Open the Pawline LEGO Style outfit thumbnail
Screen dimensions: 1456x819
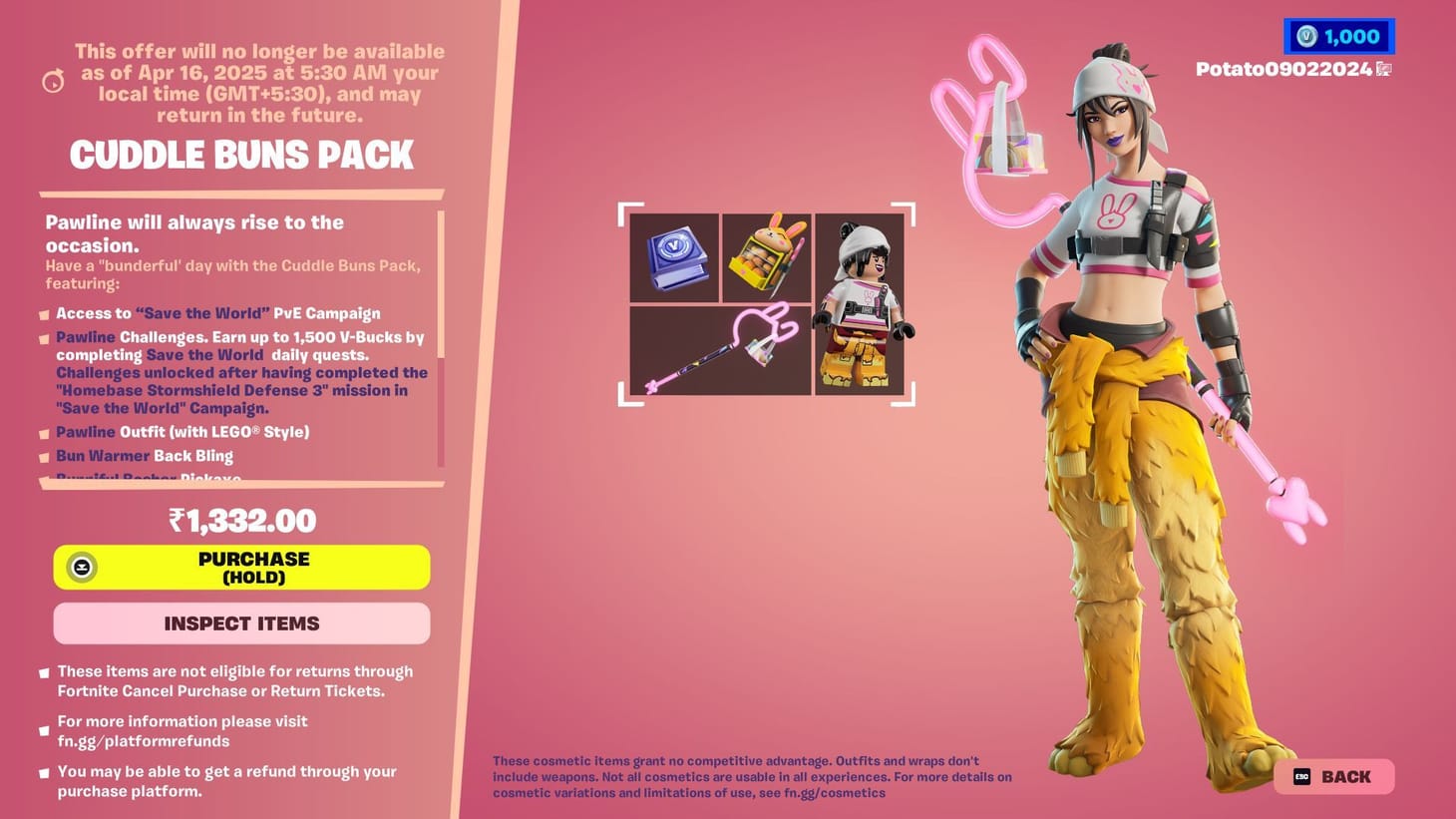point(862,304)
